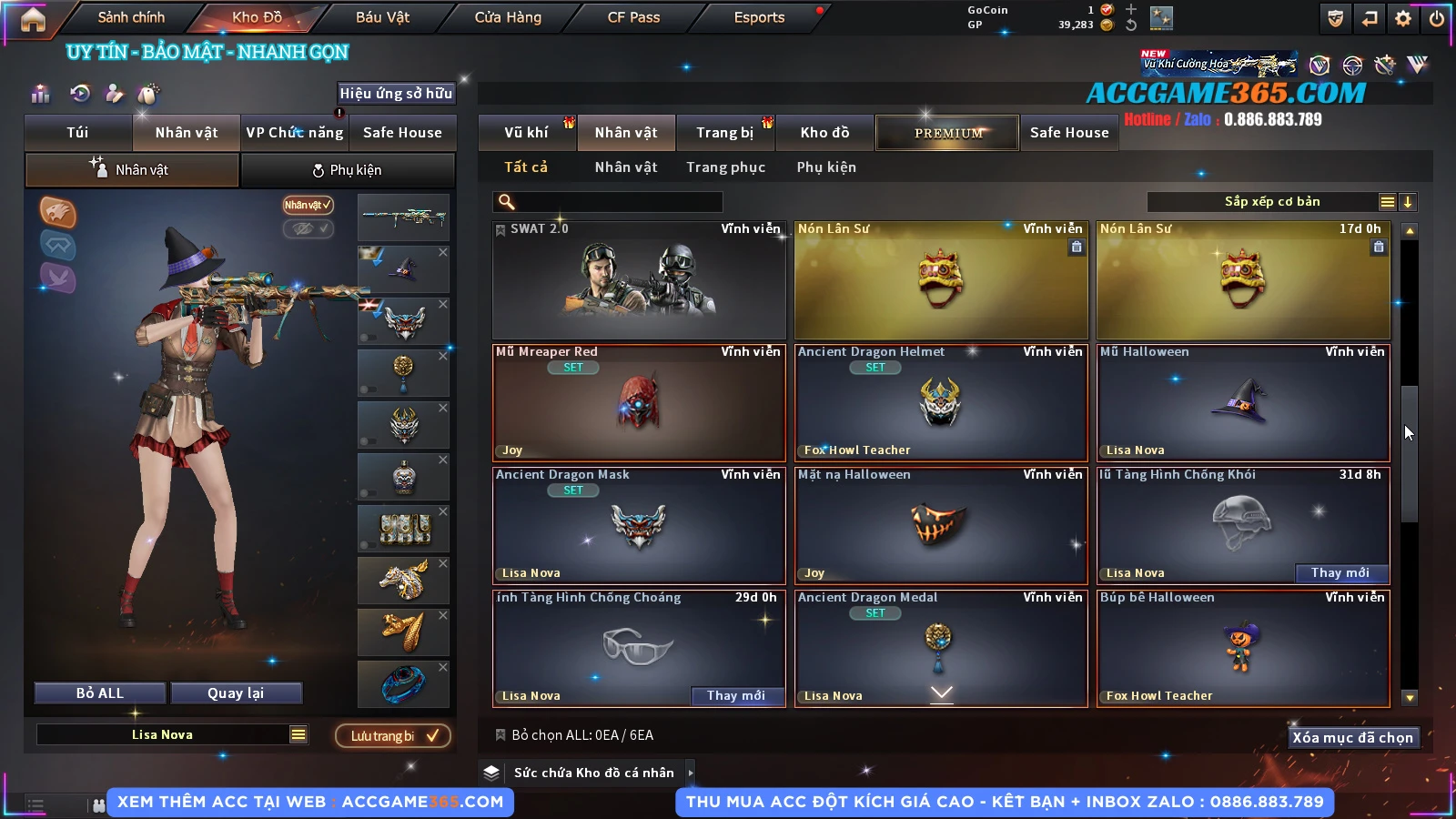This screenshot has height=819, width=1456.
Task: Select the Vũ khí inventory tab
Action: coord(527,133)
